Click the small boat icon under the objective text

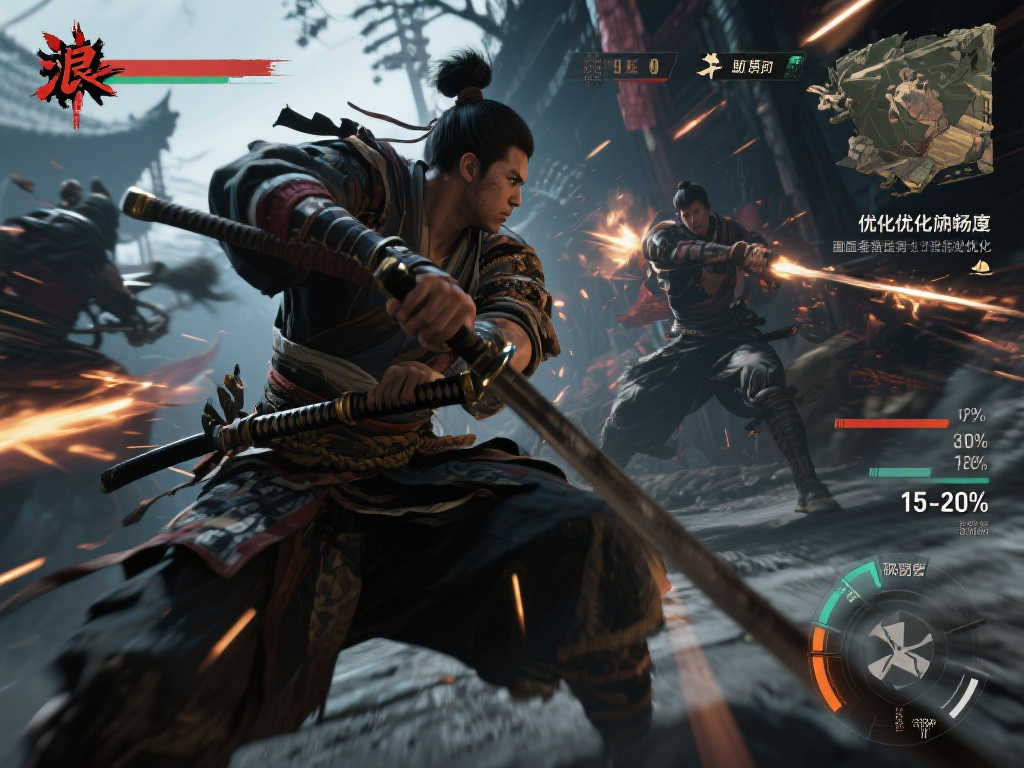click(981, 266)
